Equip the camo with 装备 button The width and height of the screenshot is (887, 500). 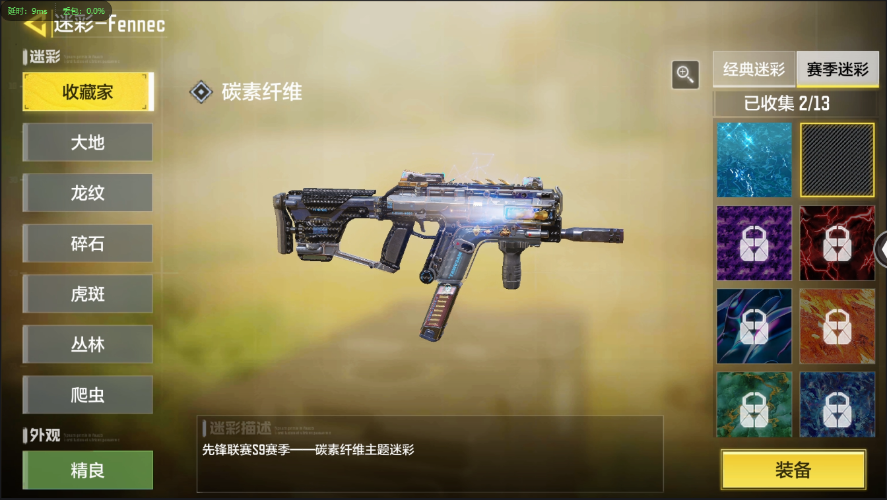coord(793,470)
